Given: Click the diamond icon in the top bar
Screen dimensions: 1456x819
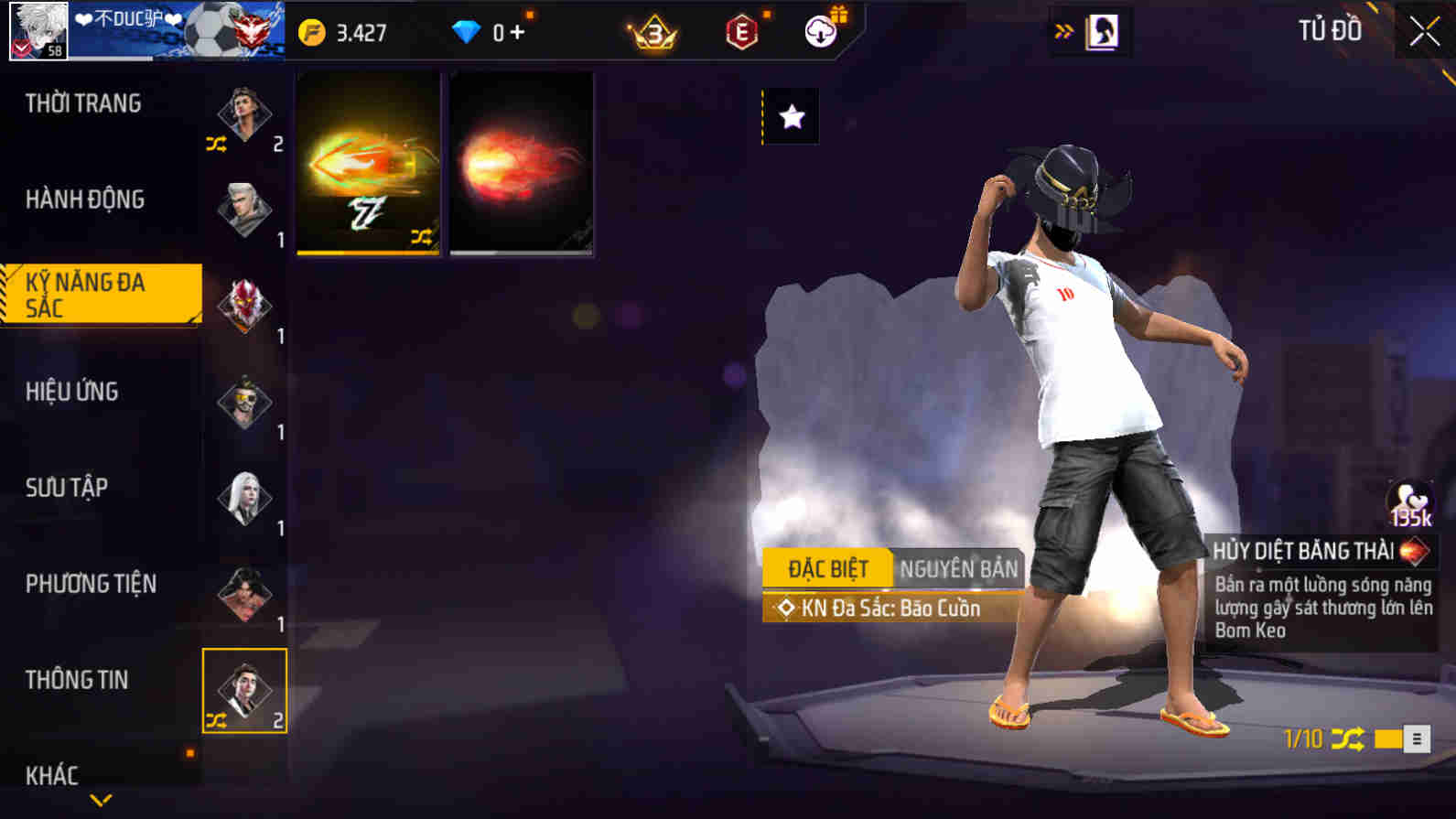Looking at the screenshot, I should (x=469, y=29).
